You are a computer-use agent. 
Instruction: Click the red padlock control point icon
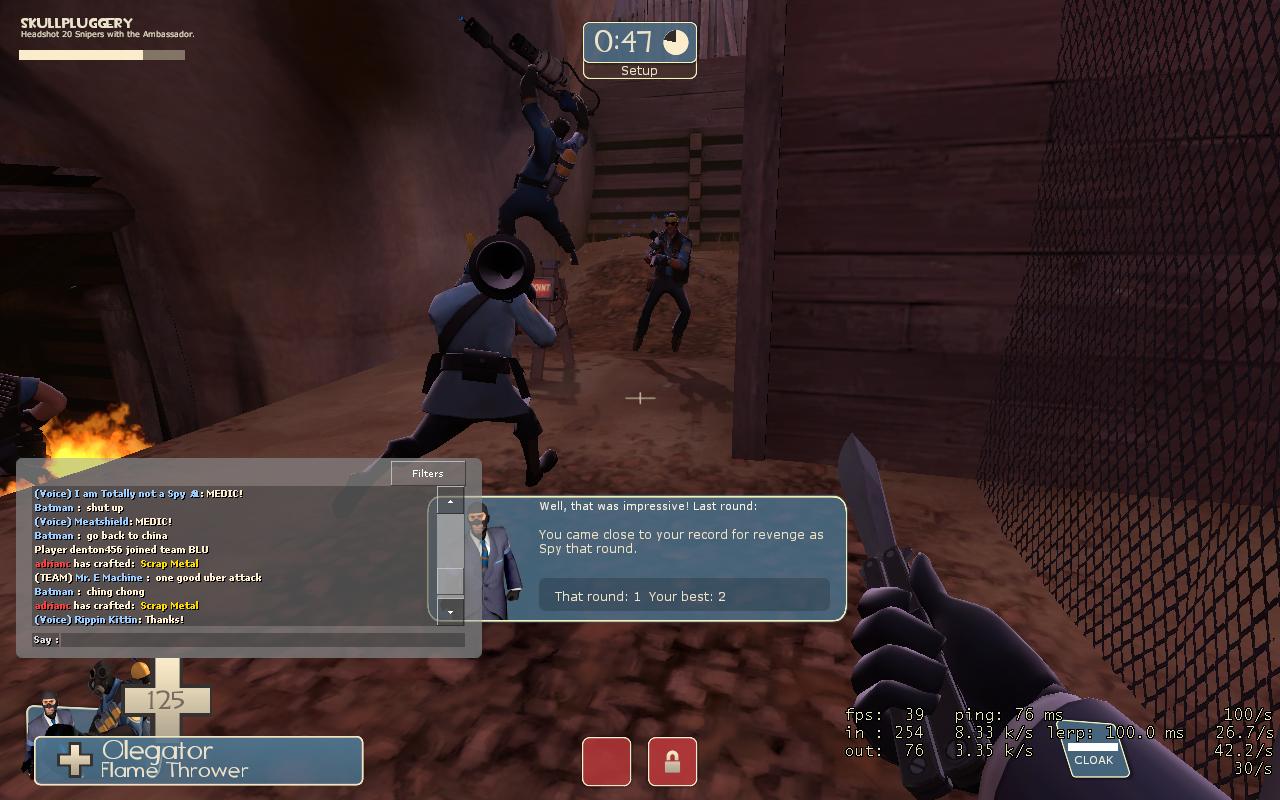[672, 761]
